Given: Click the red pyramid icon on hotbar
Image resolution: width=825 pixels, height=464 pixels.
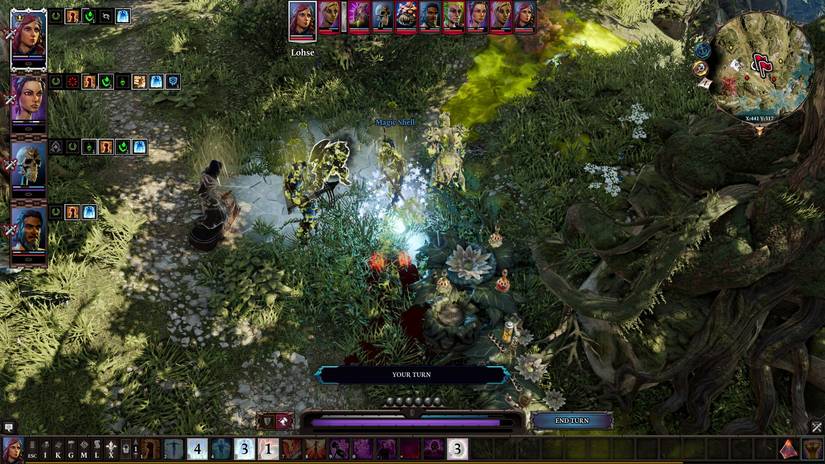Looking at the screenshot, I should pyautogui.click(x=789, y=449).
